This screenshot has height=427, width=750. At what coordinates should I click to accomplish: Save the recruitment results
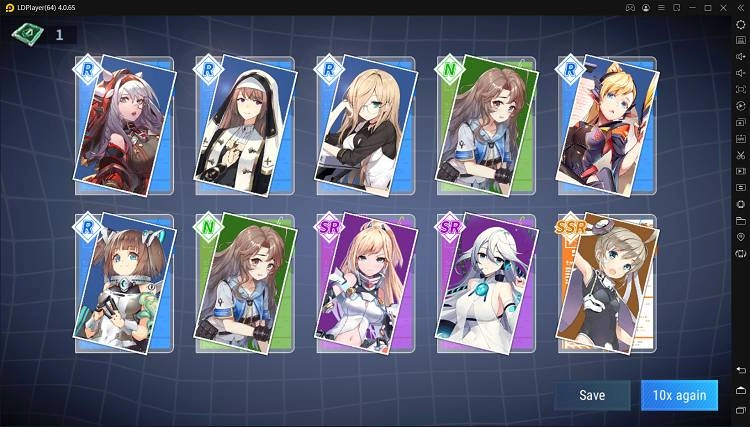(x=592, y=395)
